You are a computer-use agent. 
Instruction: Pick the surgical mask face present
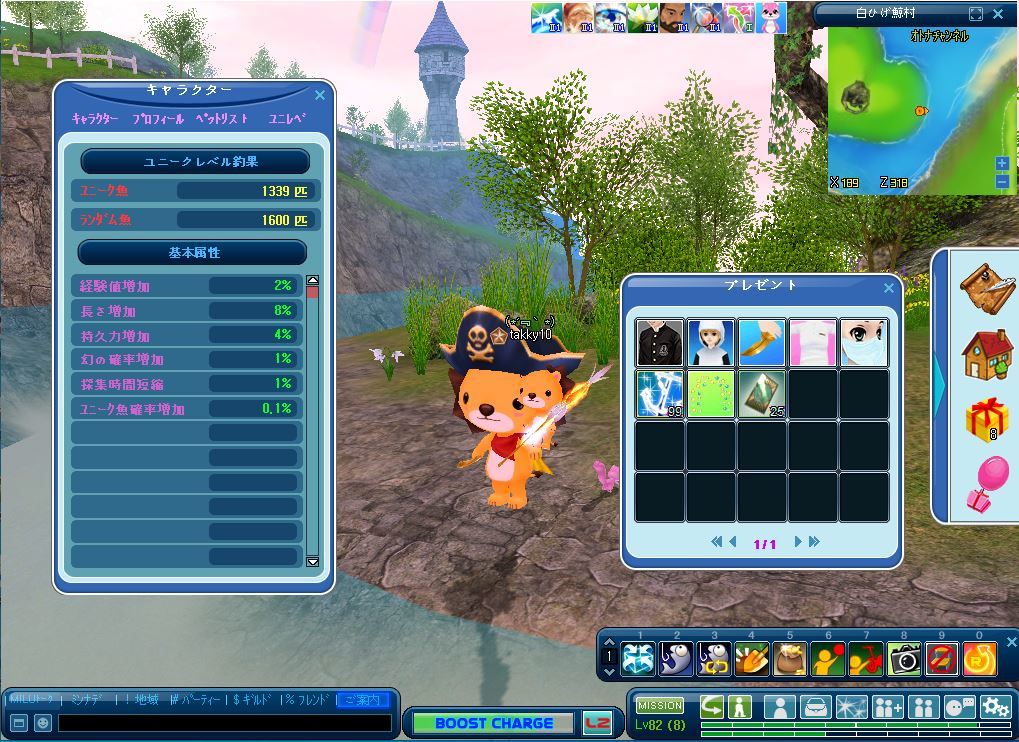click(864, 343)
